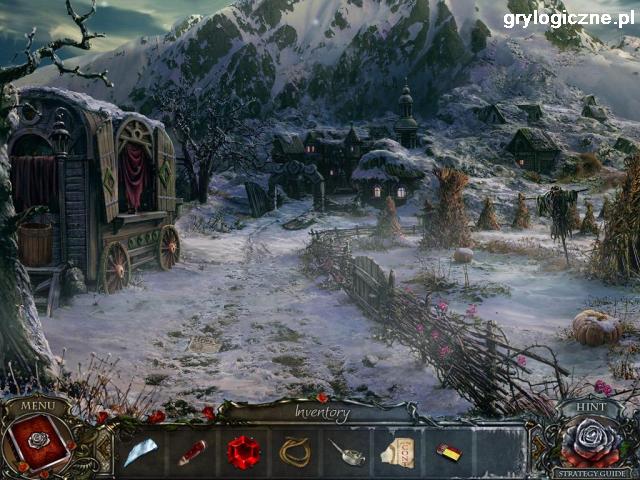This screenshot has height=480, width=640.
Task: Pick the red crayon-like inventory item
Action: 191,451
